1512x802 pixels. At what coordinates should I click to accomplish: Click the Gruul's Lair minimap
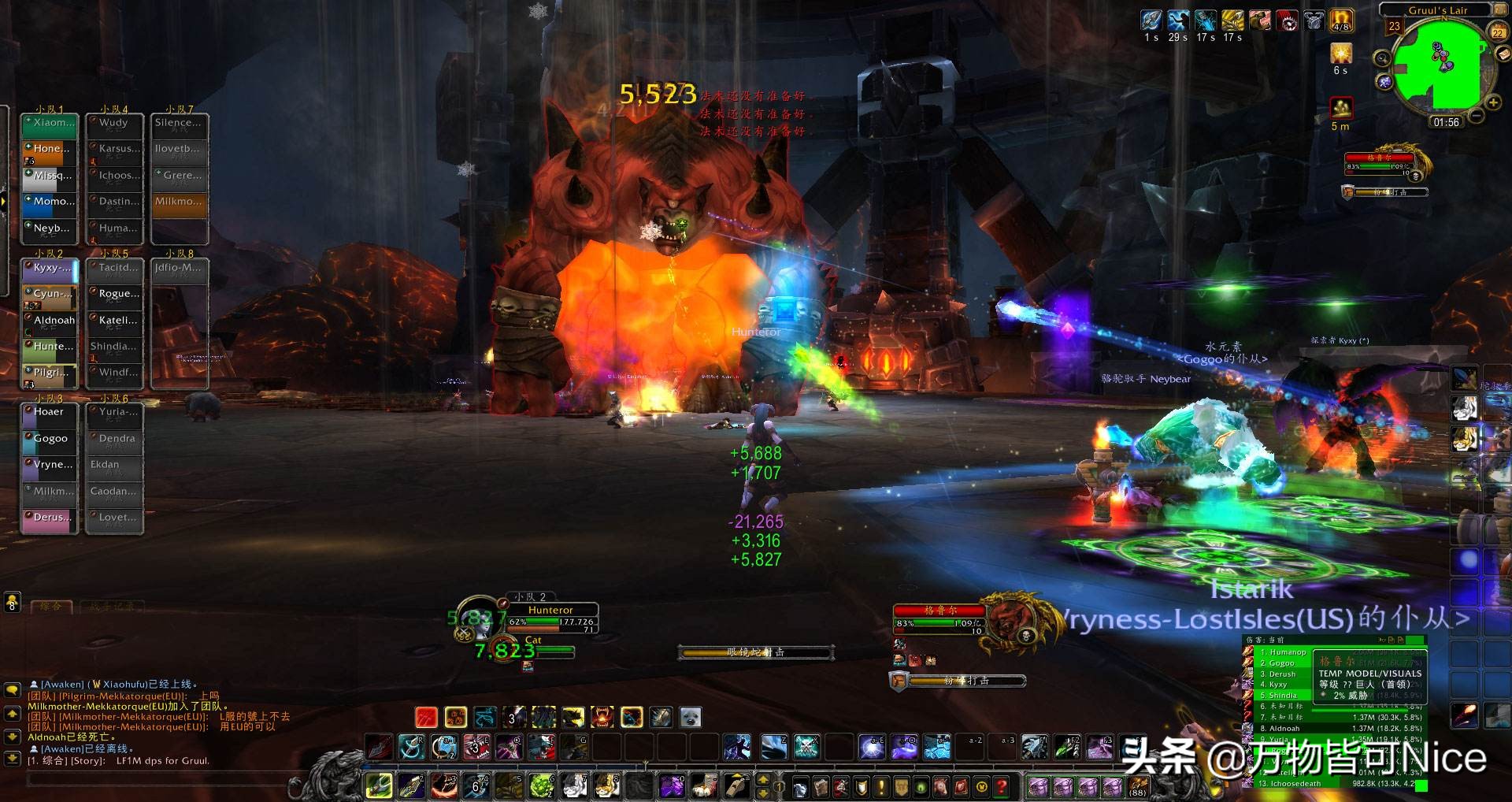click(1438, 63)
